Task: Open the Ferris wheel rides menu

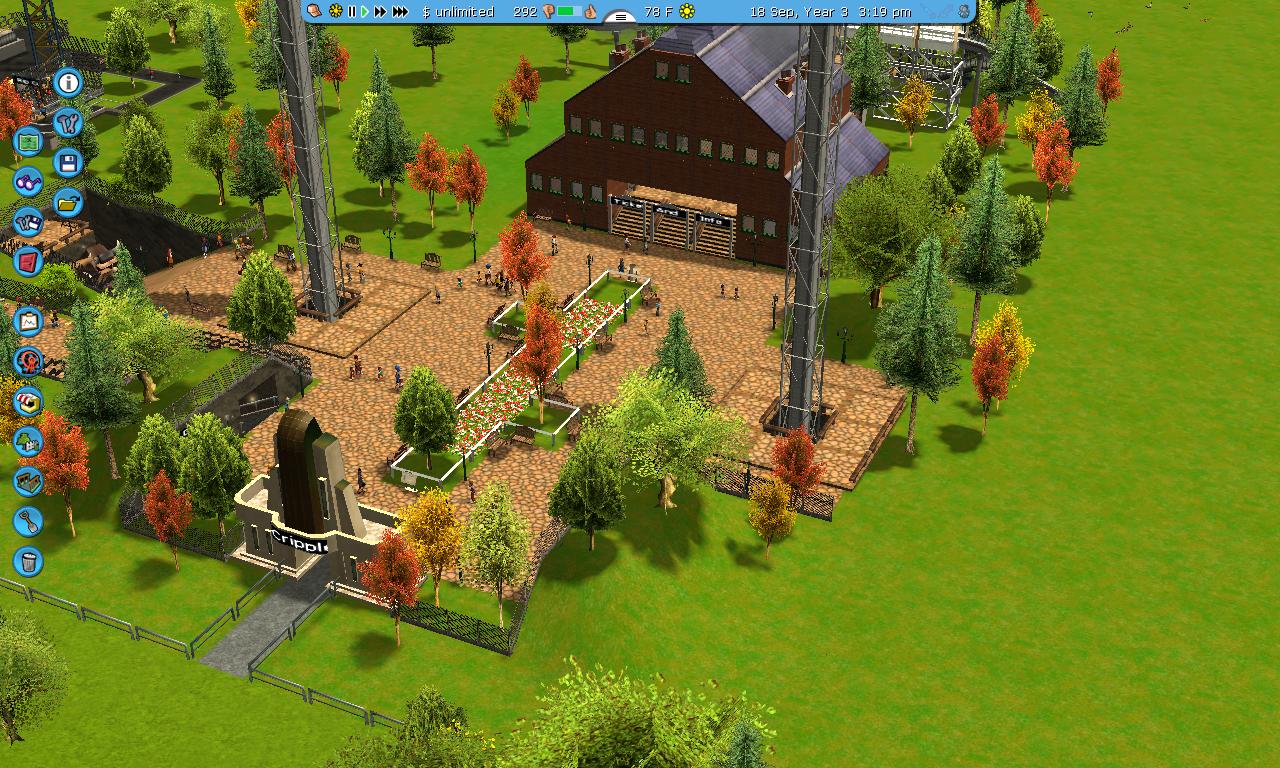Action: click(28, 361)
